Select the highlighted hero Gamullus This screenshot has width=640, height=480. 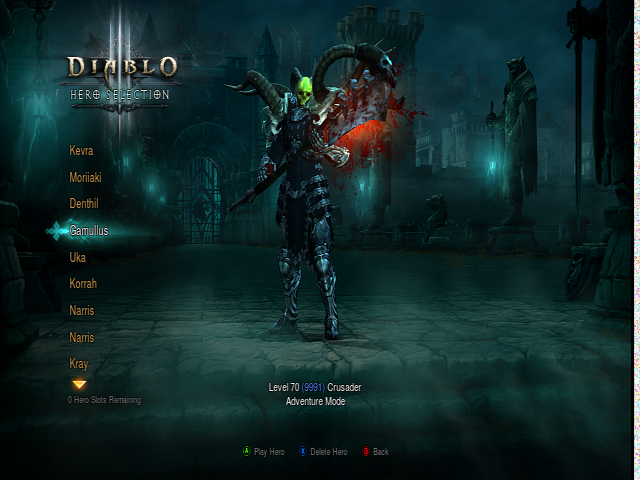click(88, 231)
